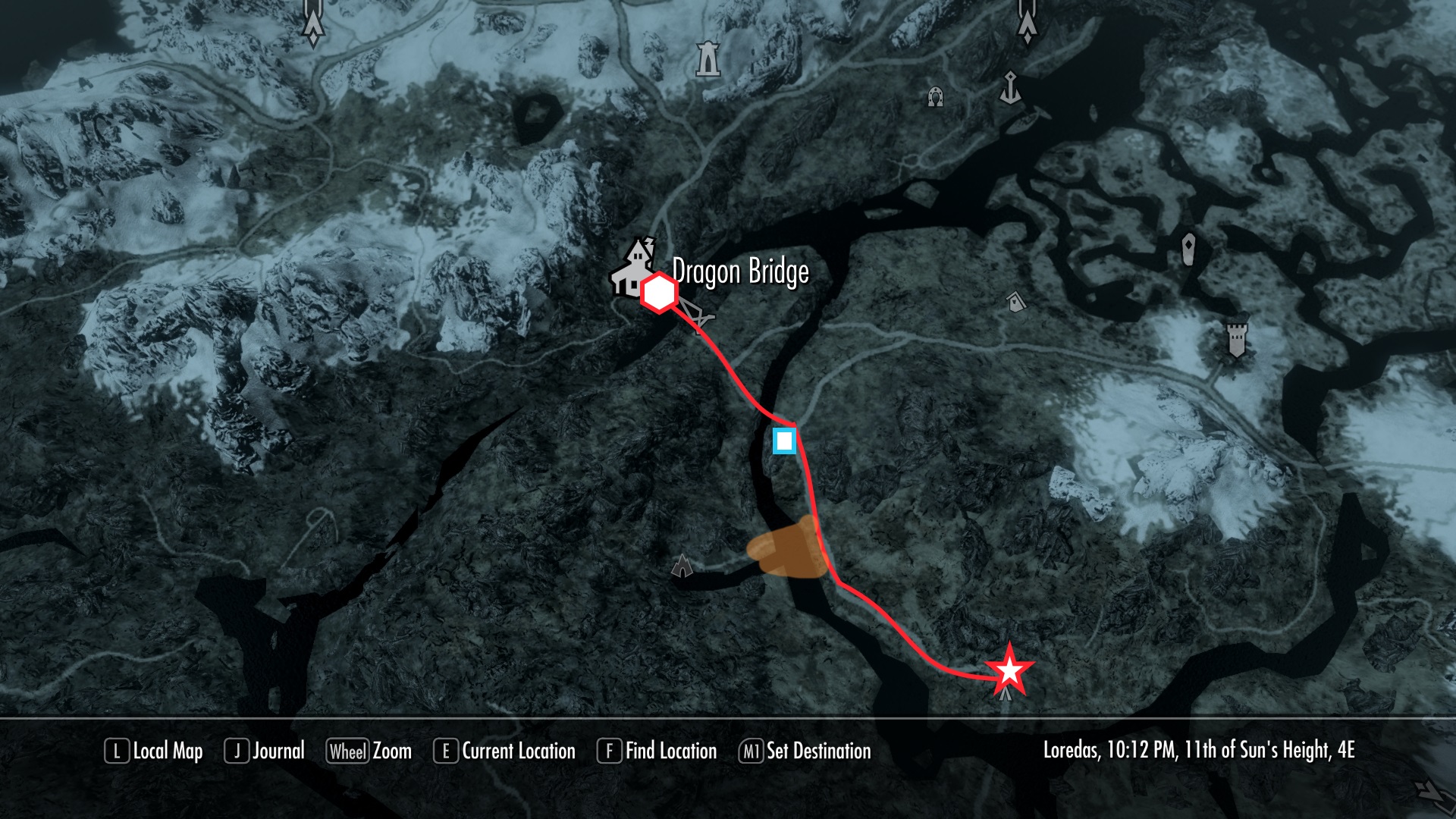Select the anchor dock map marker
This screenshot has width=1456, height=819.
[x=1010, y=88]
